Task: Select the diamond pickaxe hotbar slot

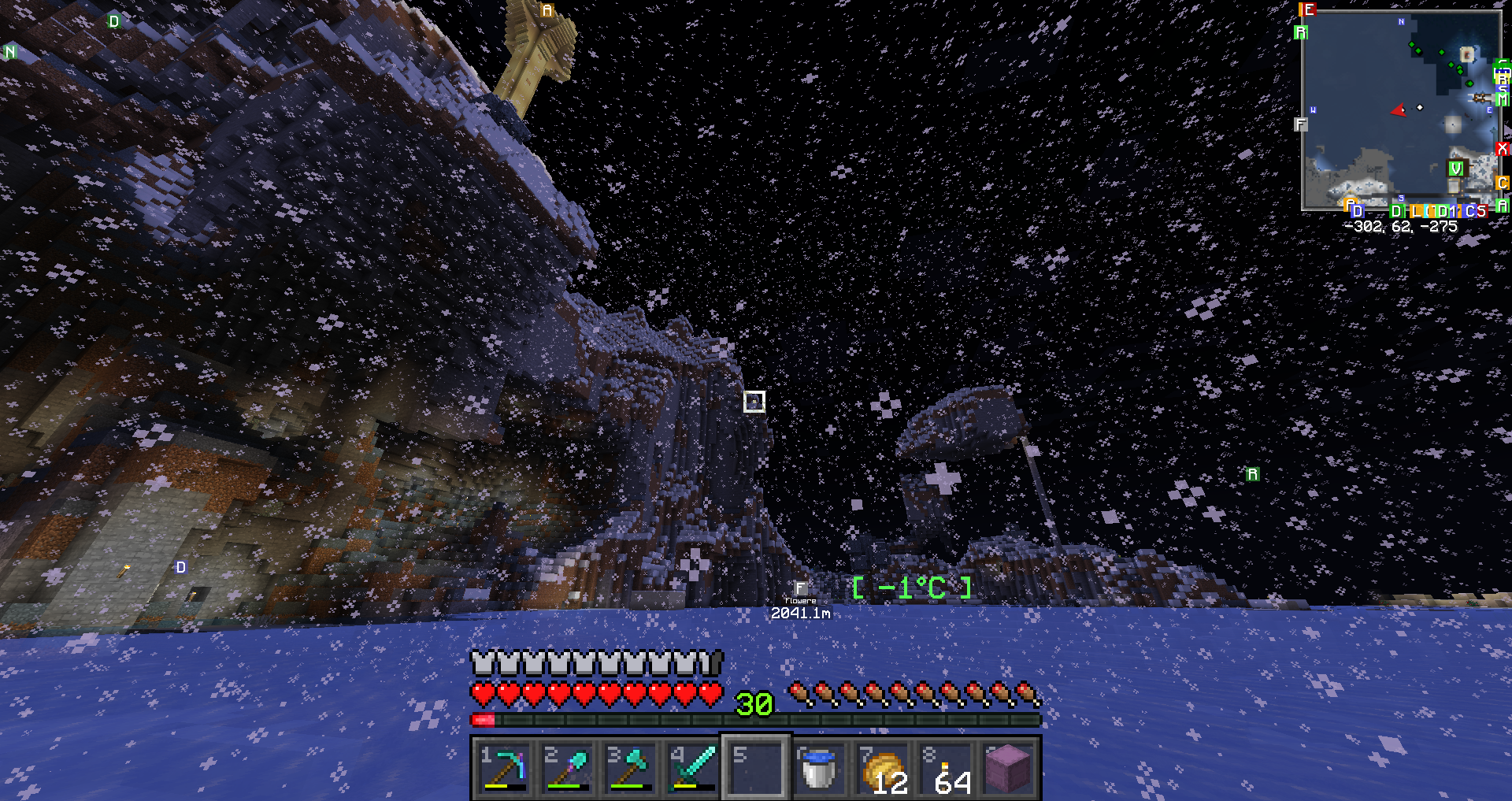Action: (504, 768)
